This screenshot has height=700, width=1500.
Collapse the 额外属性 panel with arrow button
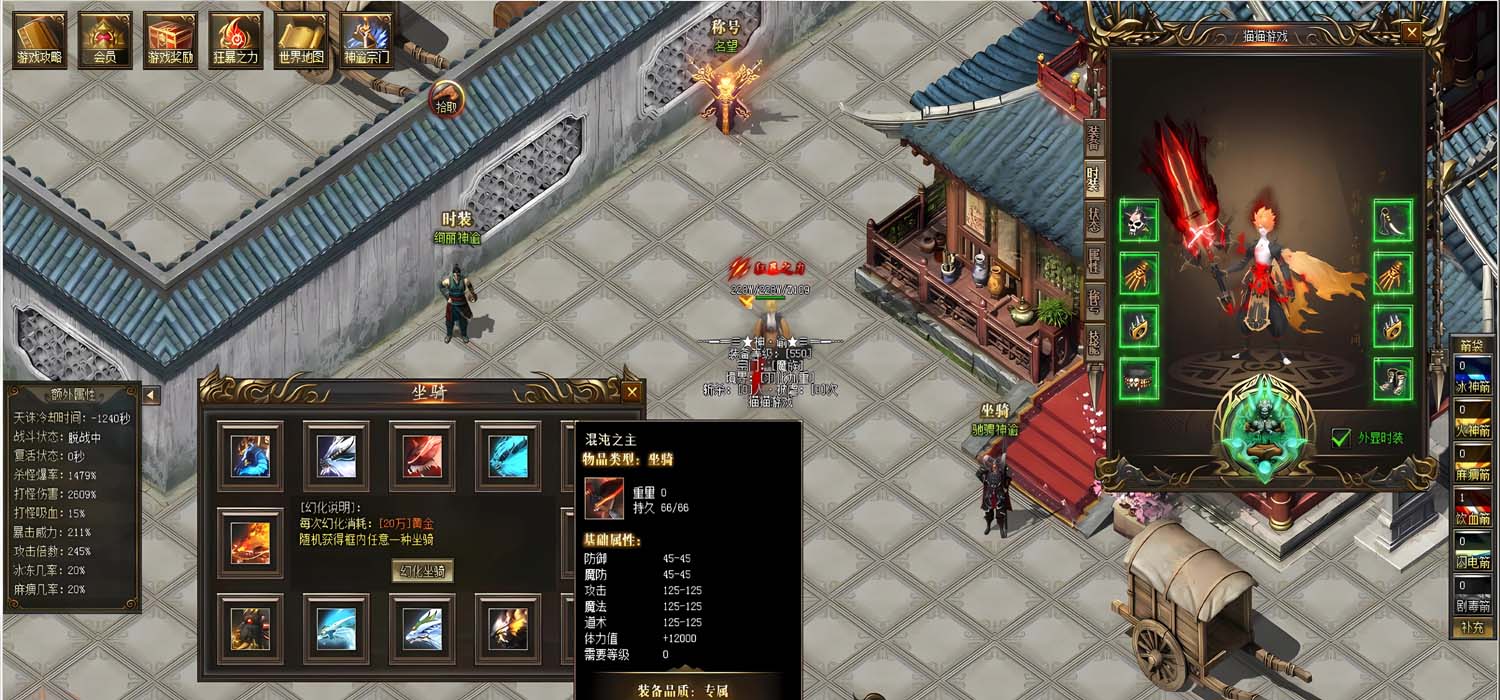coord(150,396)
